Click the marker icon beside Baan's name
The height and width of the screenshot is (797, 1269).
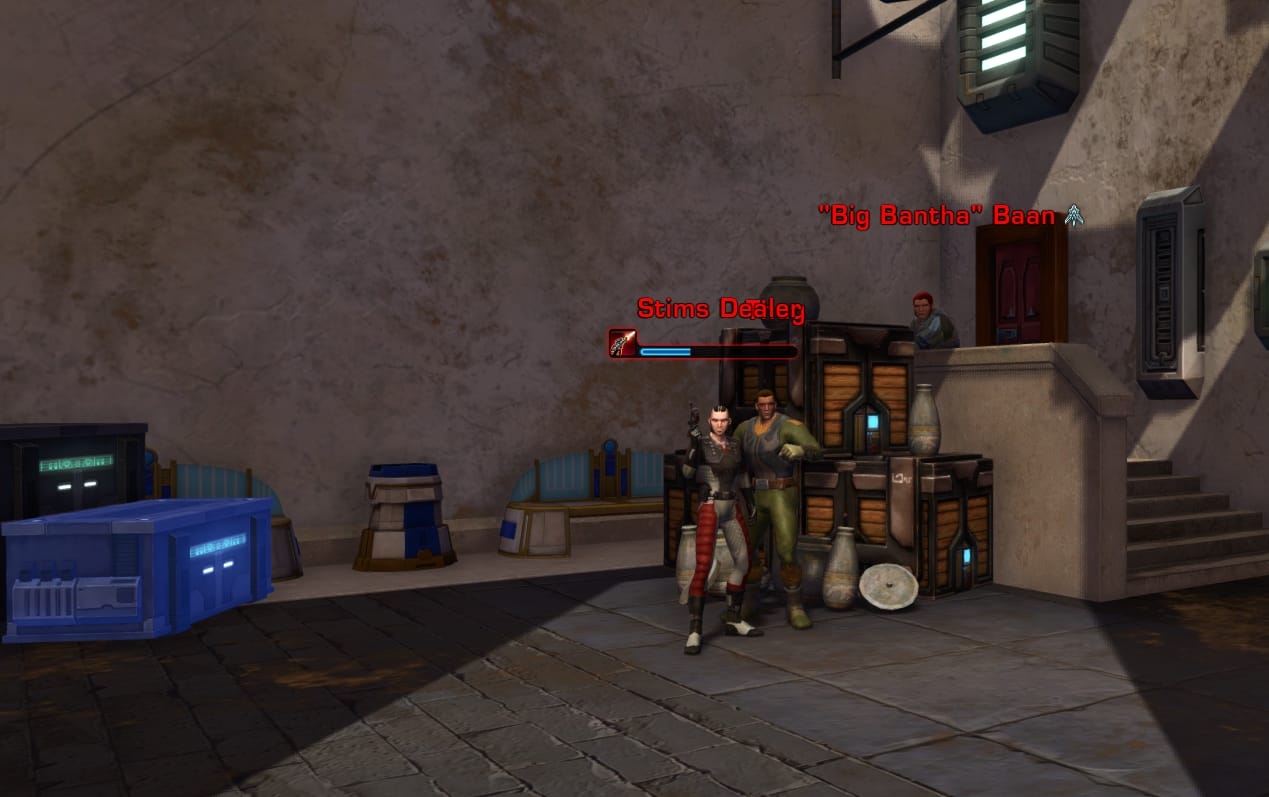coord(1074,215)
